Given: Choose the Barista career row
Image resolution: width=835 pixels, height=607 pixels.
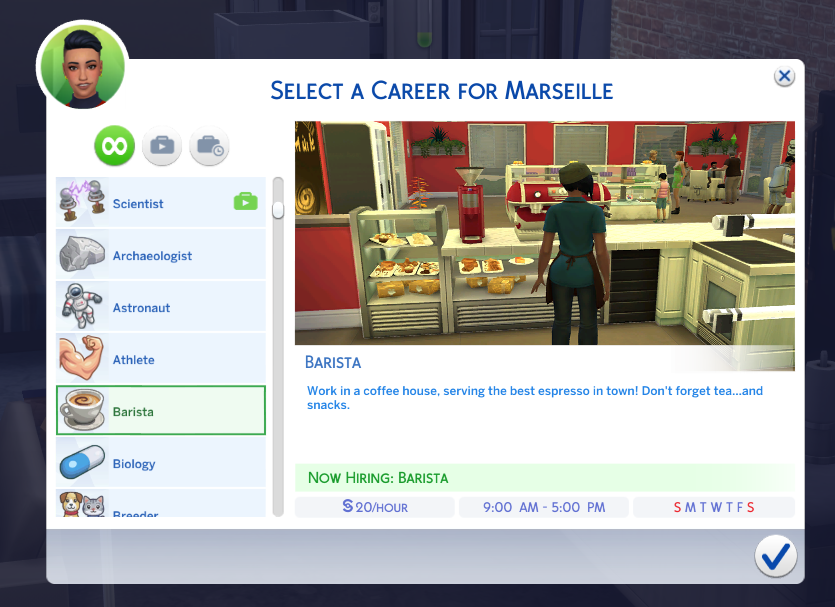Looking at the screenshot, I should click(160, 411).
